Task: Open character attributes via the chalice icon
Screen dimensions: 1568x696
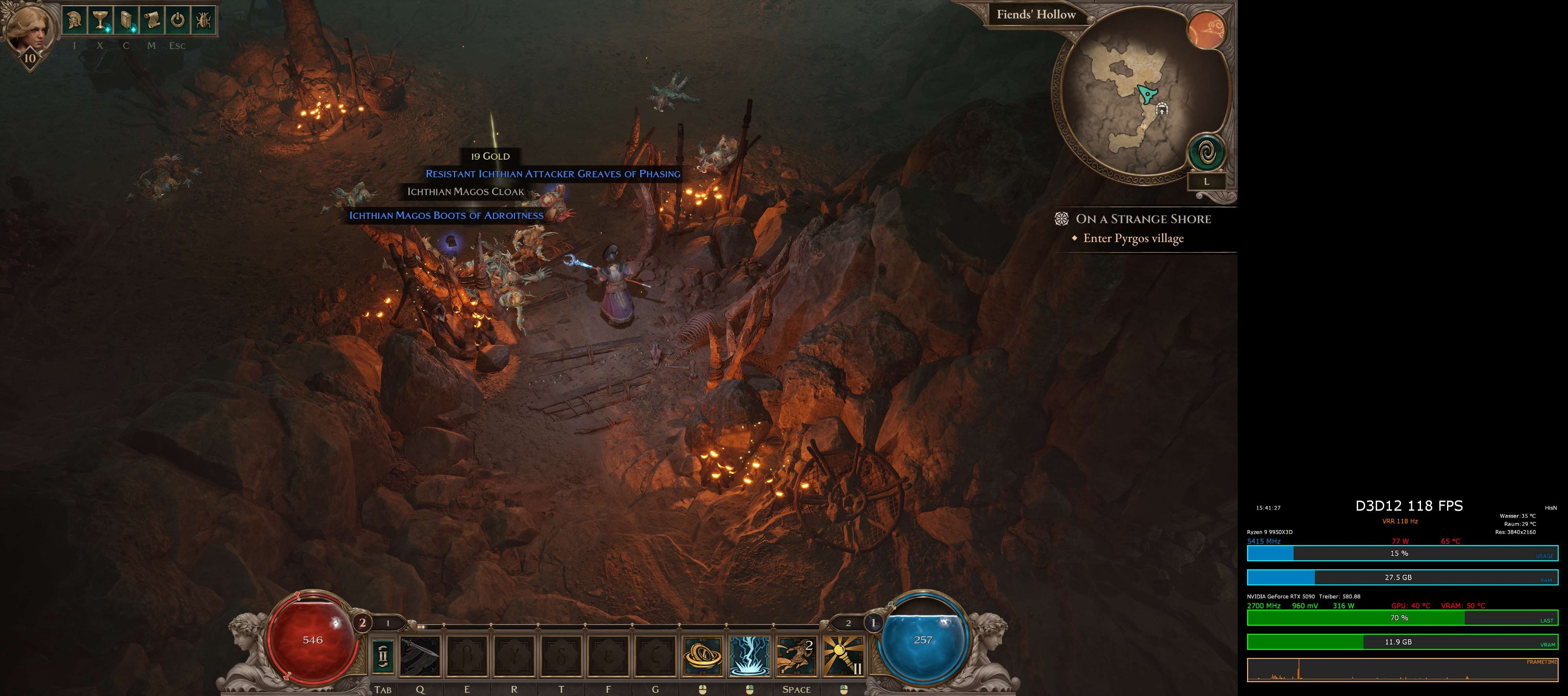Action: 99,20
